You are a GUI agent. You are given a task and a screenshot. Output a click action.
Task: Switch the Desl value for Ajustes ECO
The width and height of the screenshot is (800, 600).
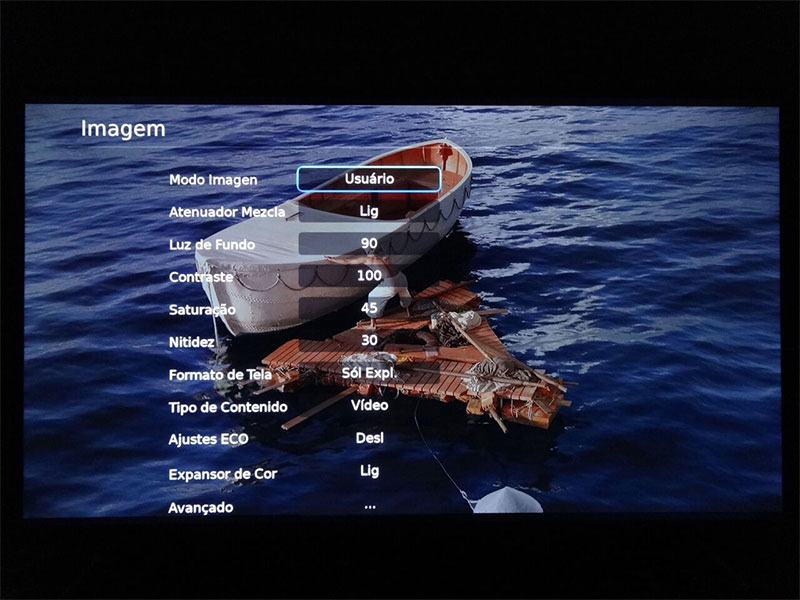click(369, 438)
